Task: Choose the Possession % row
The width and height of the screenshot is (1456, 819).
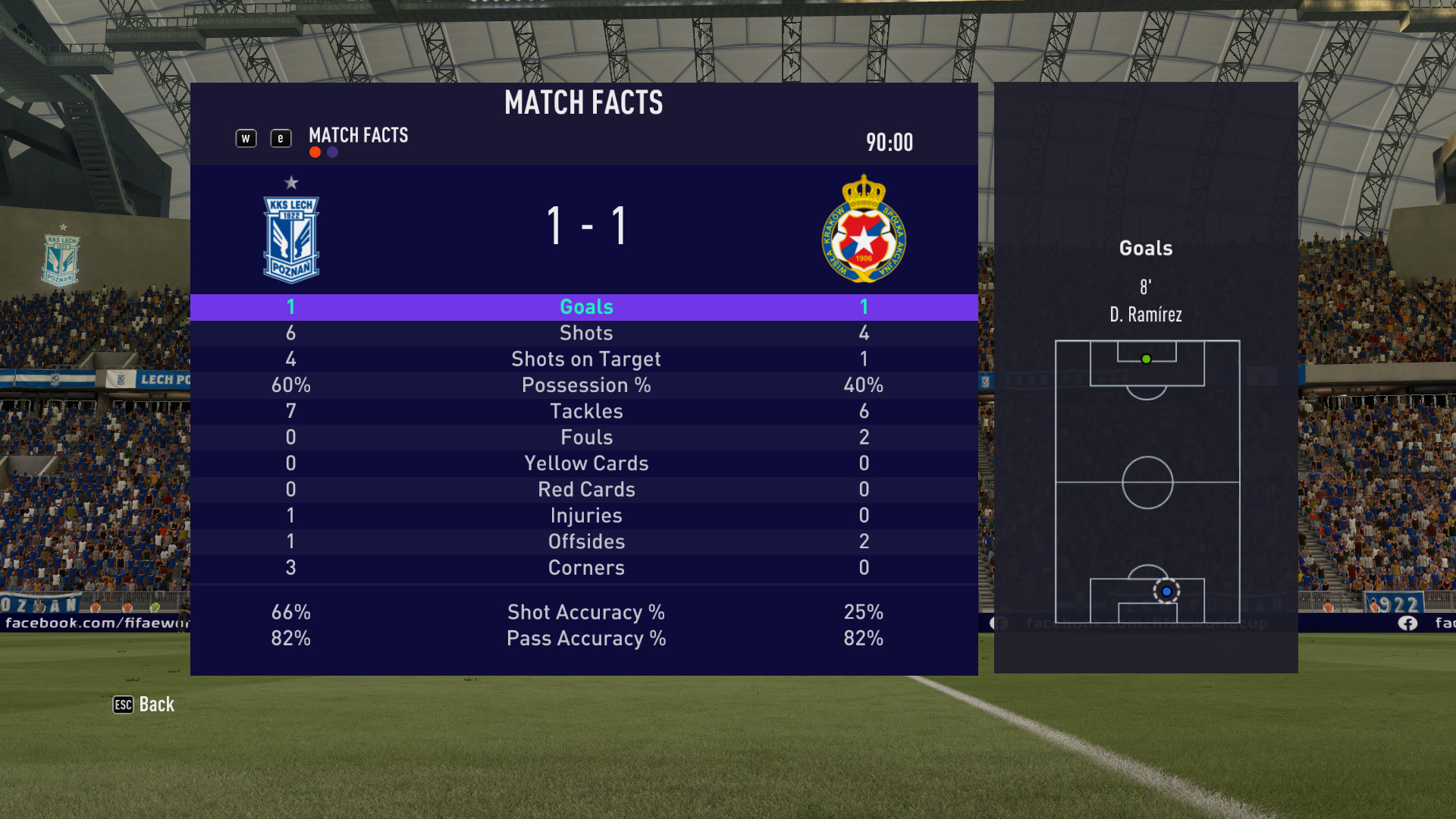Action: pos(585,385)
